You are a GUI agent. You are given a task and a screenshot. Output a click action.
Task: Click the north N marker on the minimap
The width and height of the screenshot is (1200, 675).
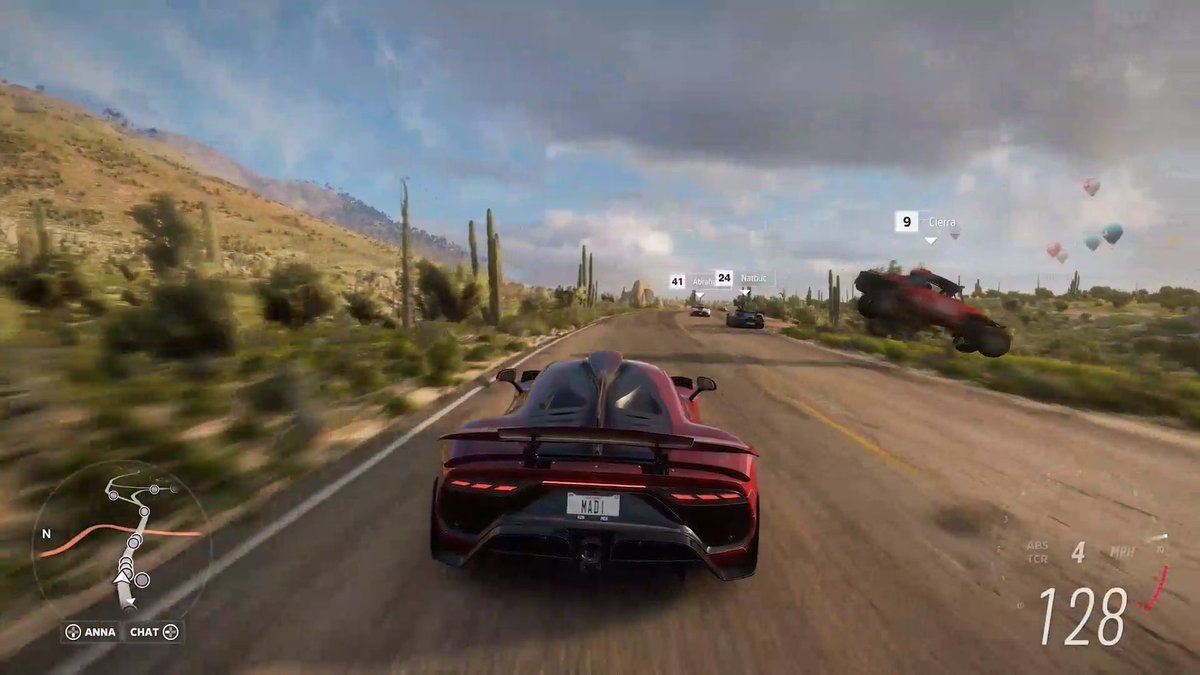click(45, 534)
